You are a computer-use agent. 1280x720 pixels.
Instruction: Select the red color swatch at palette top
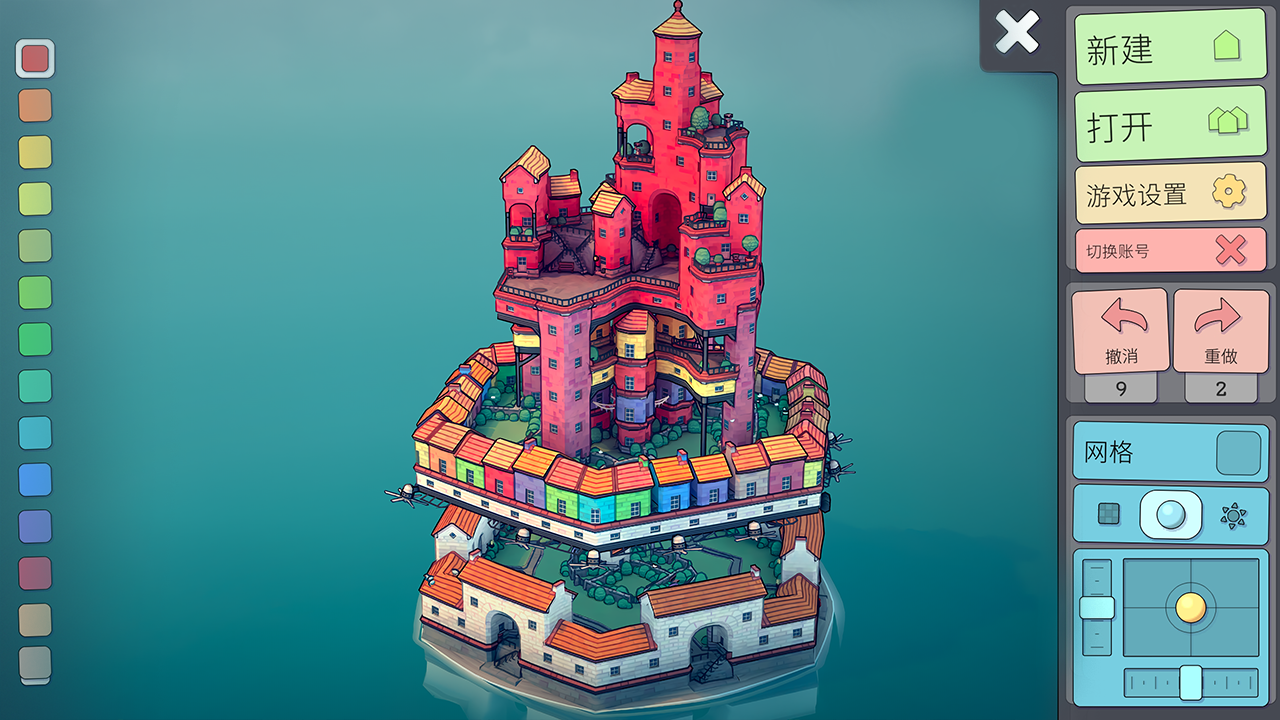pyautogui.click(x=35, y=58)
